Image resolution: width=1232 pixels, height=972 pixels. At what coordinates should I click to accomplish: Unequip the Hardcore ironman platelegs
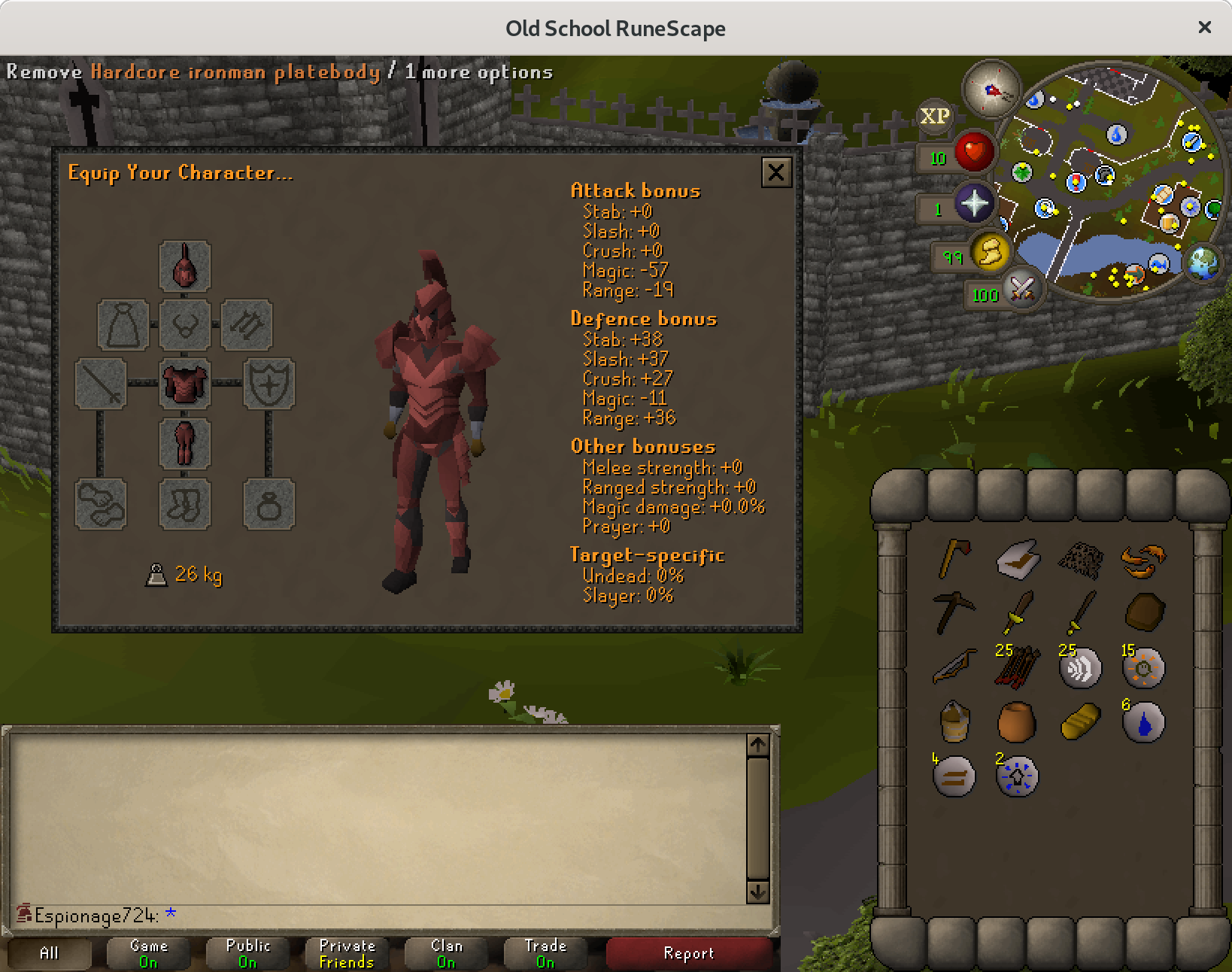click(185, 444)
